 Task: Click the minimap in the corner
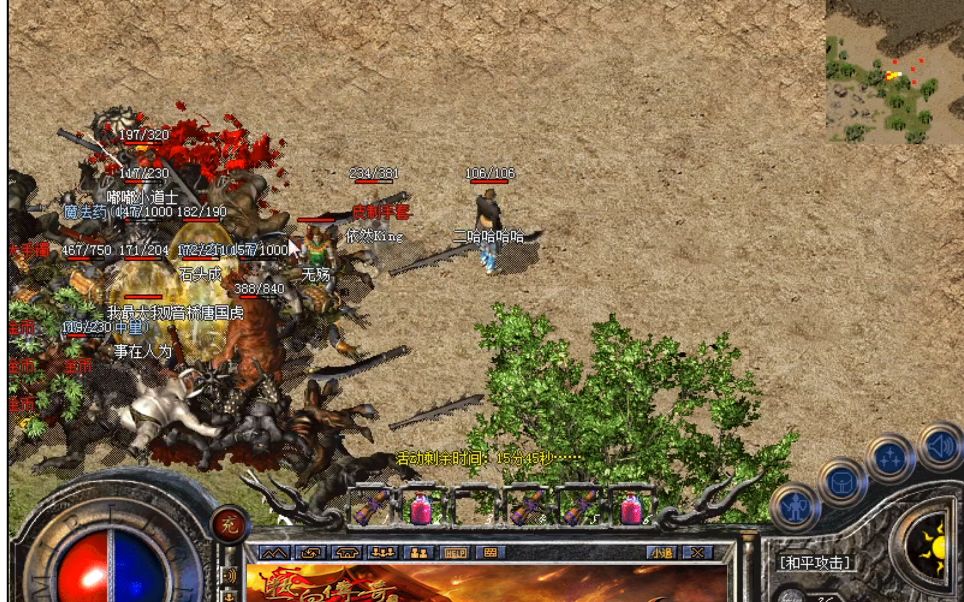point(894,72)
